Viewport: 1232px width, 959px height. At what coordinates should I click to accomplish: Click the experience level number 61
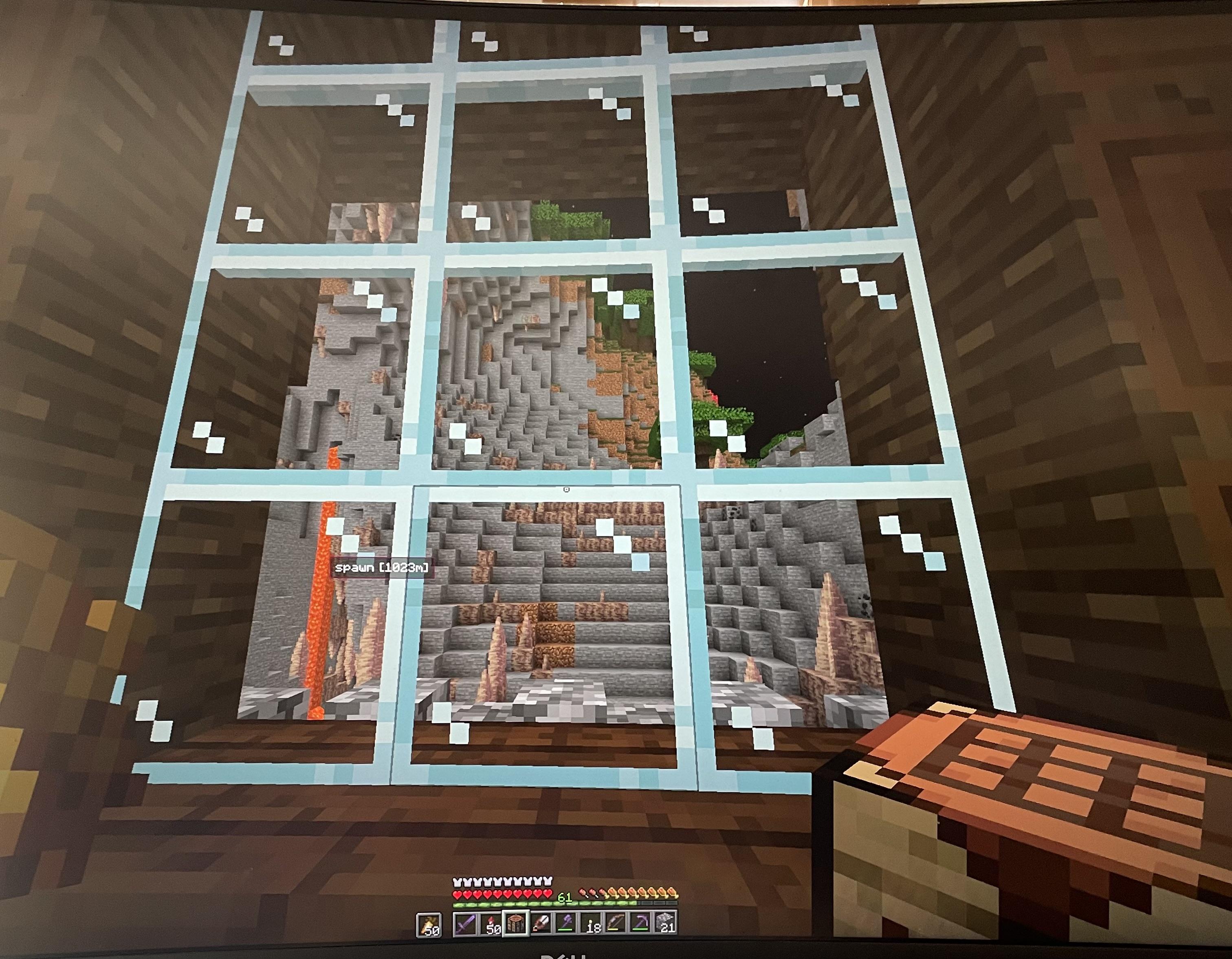click(x=564, y=897)
